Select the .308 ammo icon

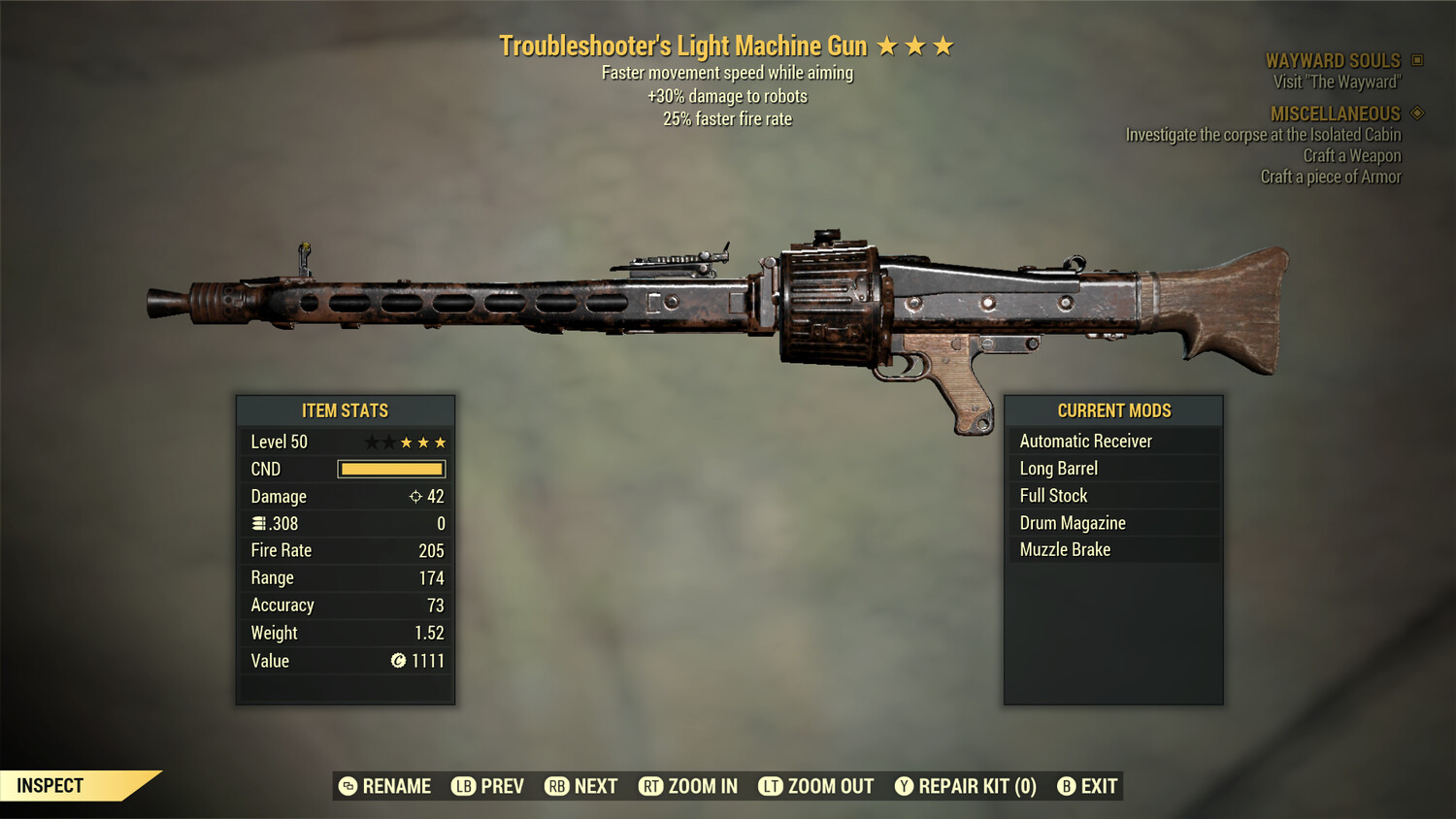(259, 523)
